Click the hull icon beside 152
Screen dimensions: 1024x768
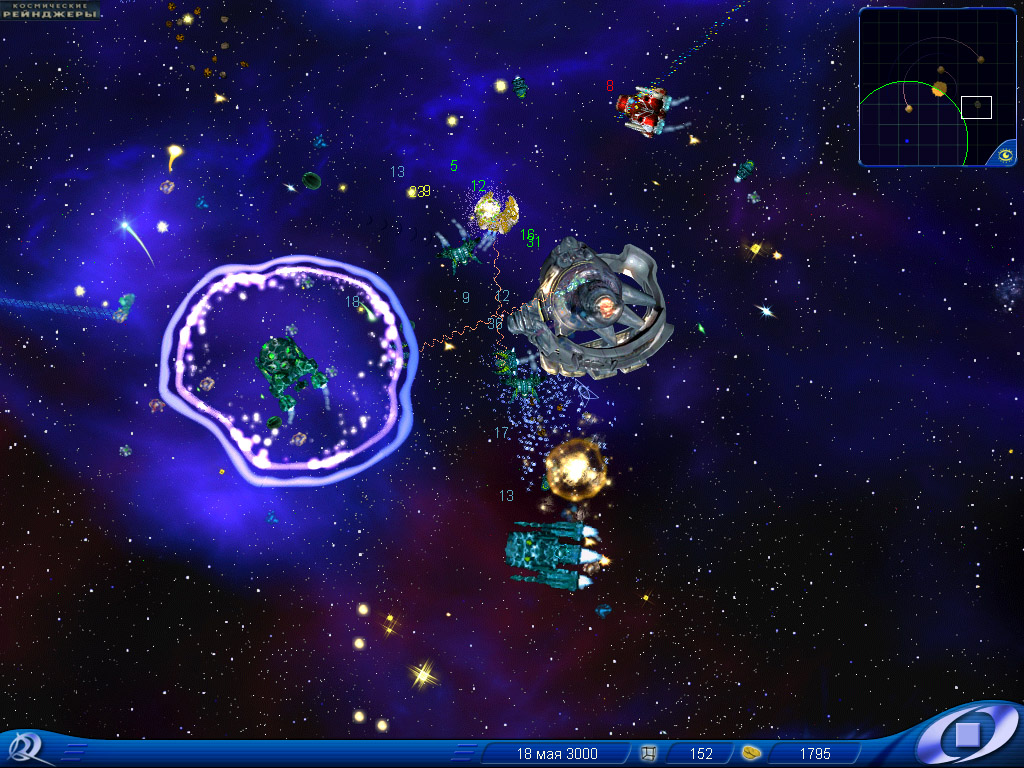pyautogui.click(x=648, y=753)
